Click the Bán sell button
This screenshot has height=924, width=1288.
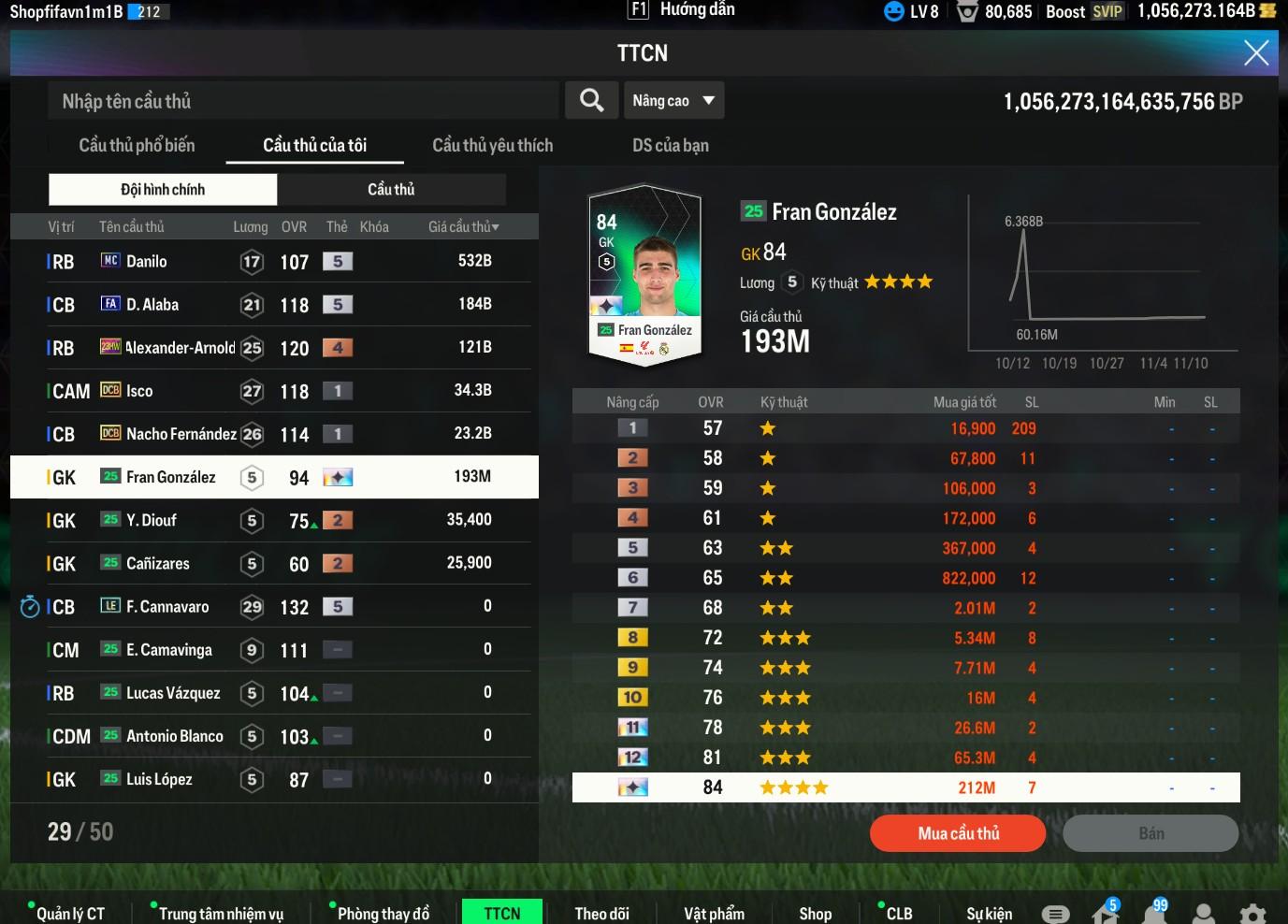pos(1151,833)
